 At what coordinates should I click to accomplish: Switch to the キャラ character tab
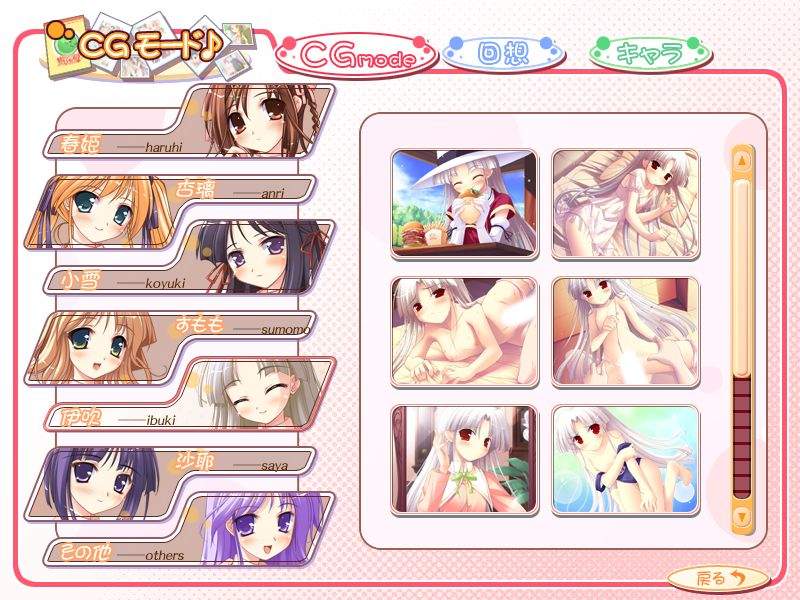[x=649, y=52]
